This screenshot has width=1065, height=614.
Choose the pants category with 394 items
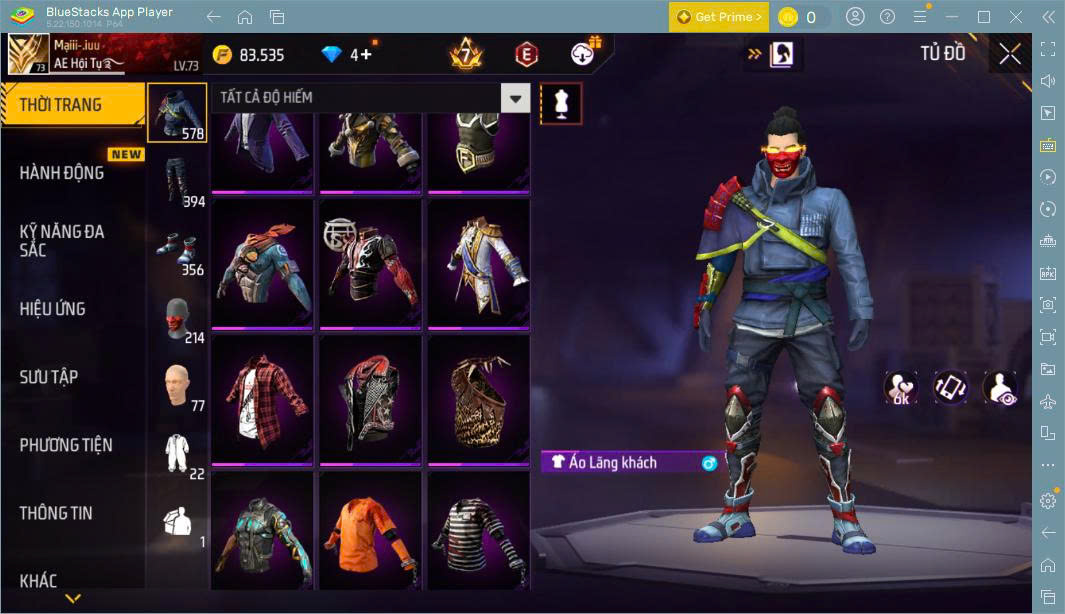click(177, 180)
